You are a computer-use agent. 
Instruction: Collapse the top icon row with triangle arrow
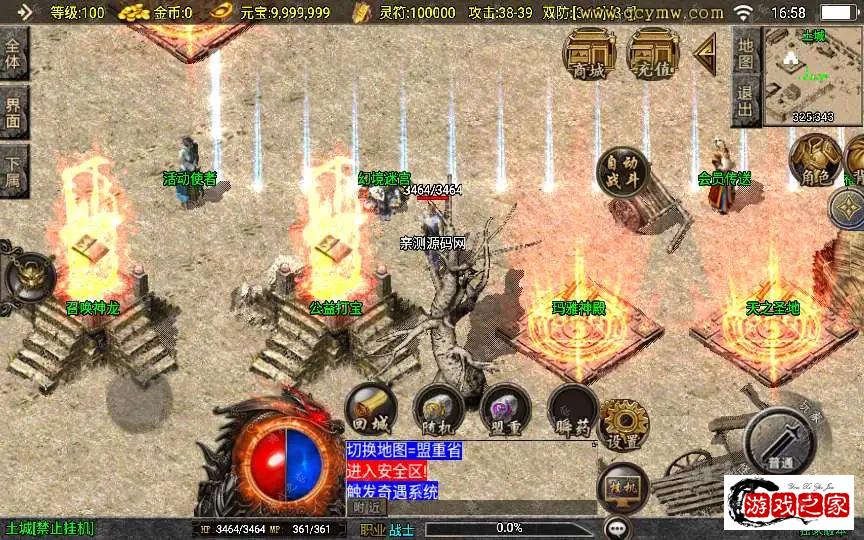(706, 49)
